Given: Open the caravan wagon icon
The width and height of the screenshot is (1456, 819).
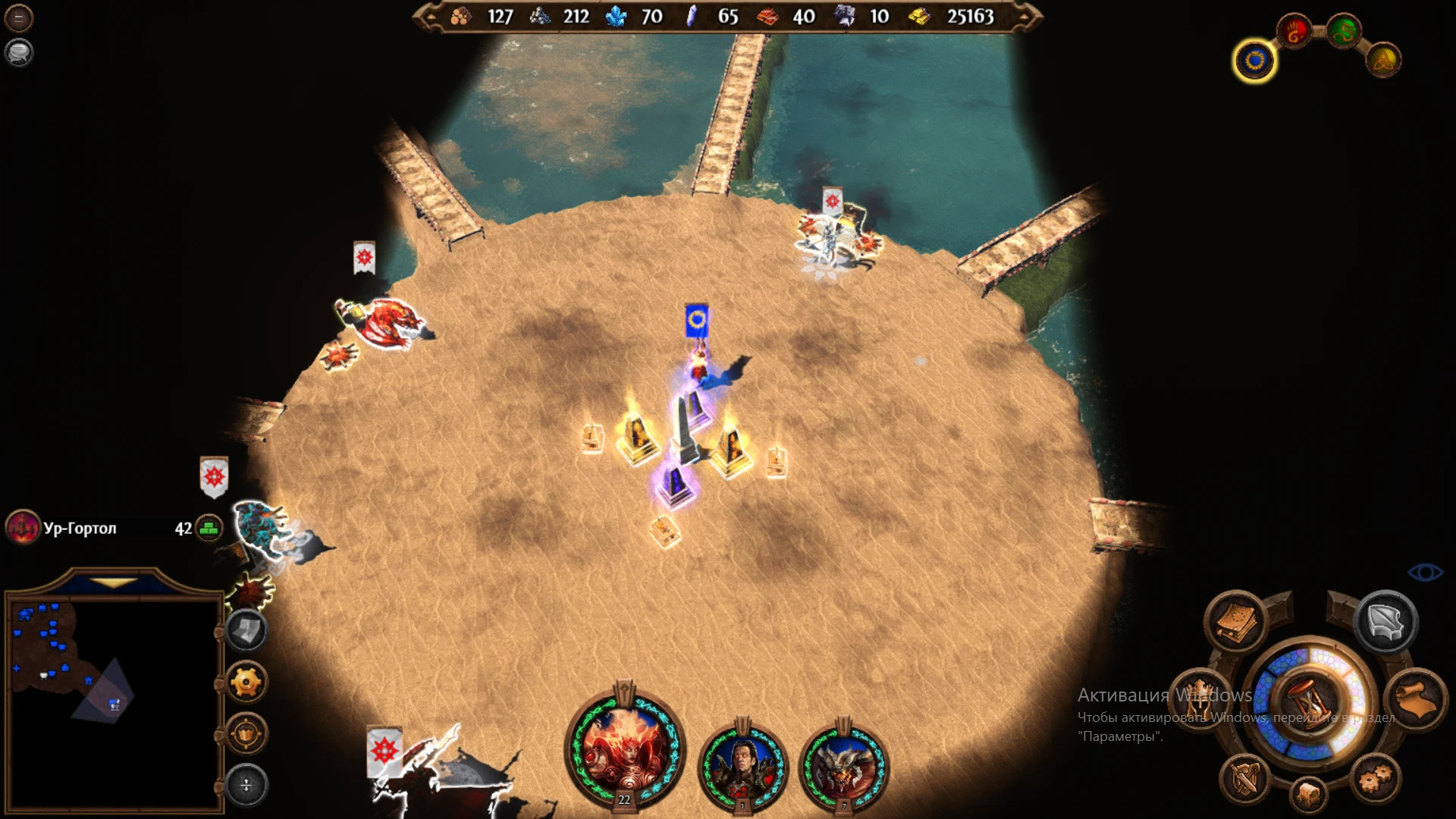Looking at the screenshot, I should pos(1308,793).
